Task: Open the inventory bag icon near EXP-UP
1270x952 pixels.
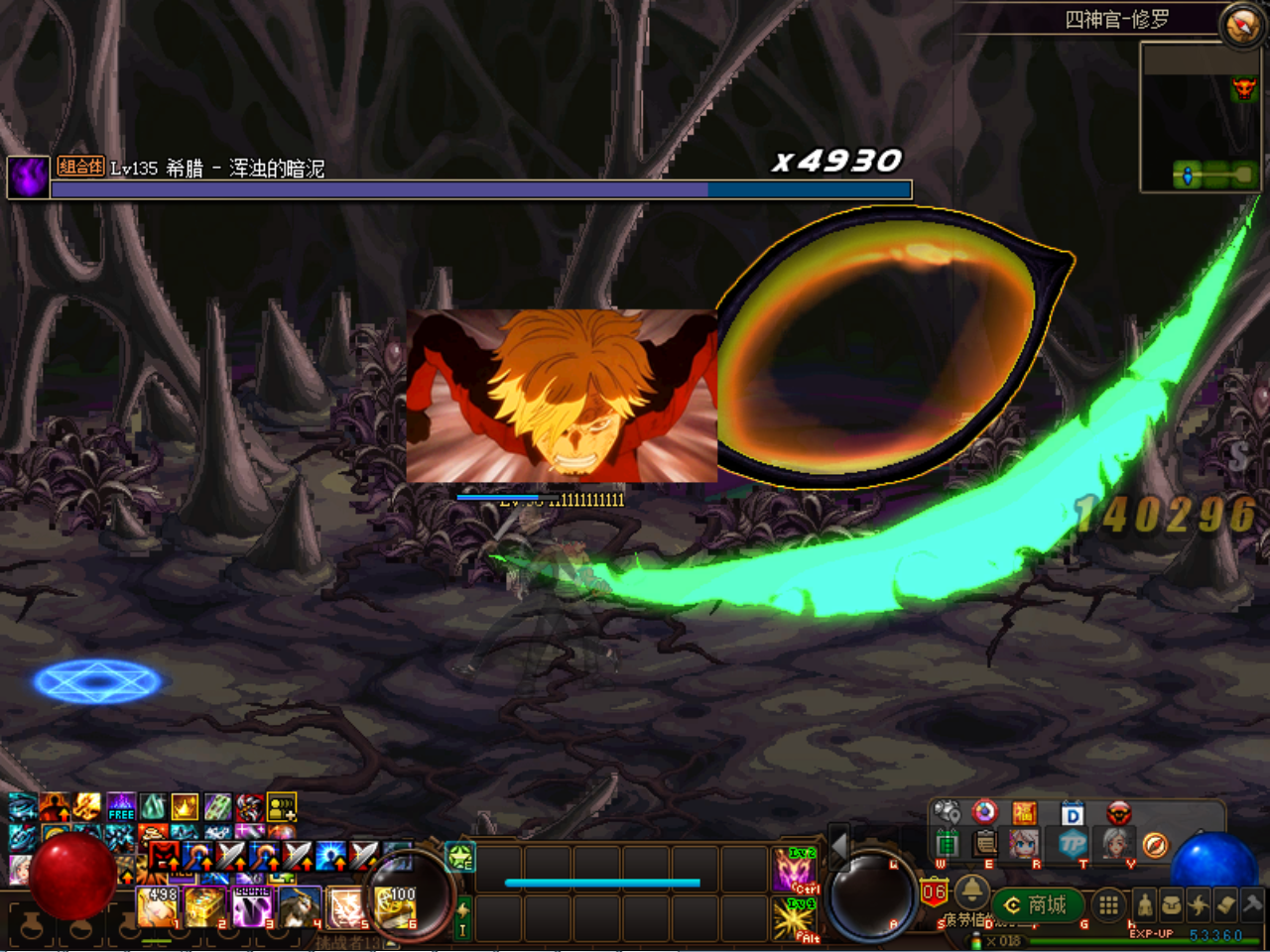Action: pos(1171,902)
